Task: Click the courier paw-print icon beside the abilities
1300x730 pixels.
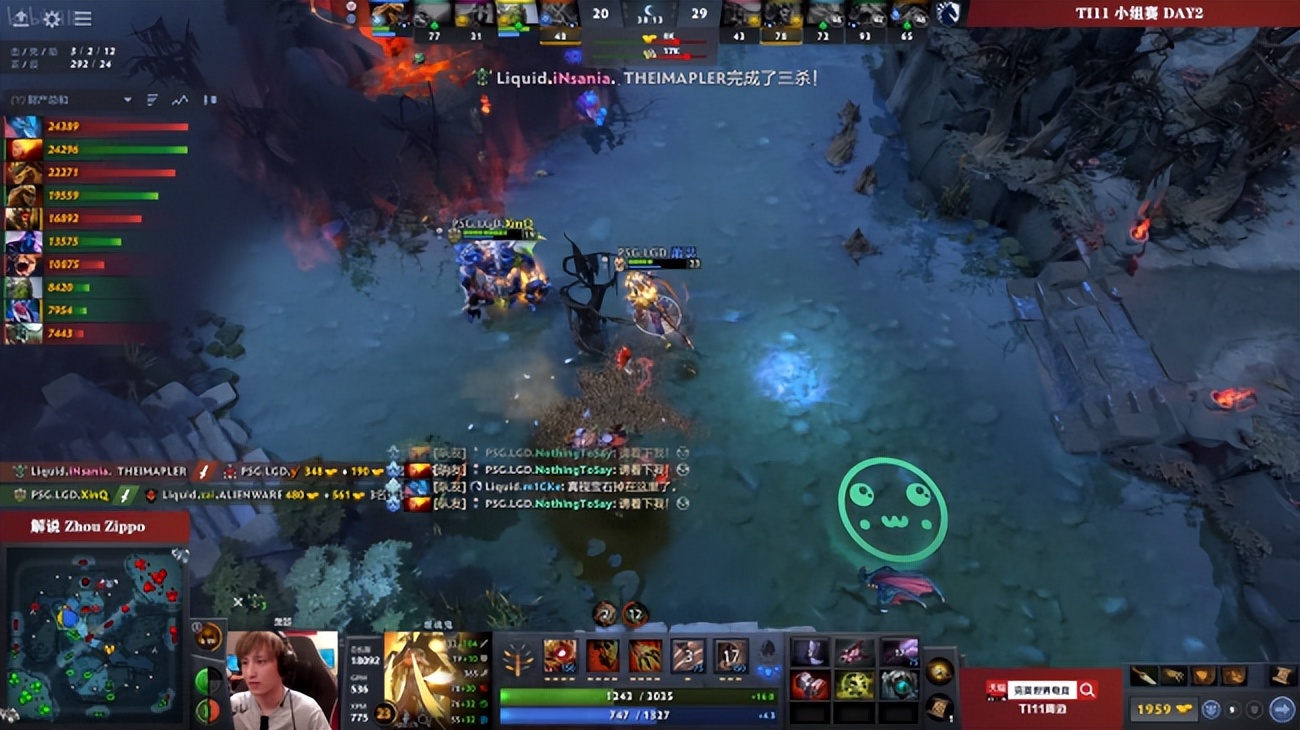Action: pyautogui.click(x=767, y=648)
